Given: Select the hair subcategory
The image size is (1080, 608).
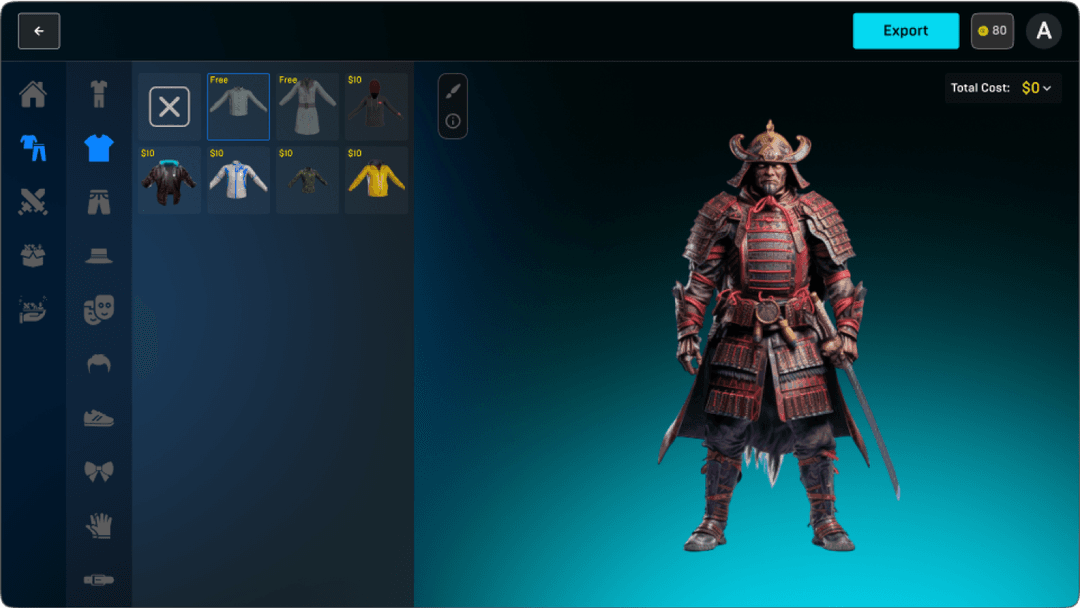Looking at the screenshot, I should click(98, 363).
